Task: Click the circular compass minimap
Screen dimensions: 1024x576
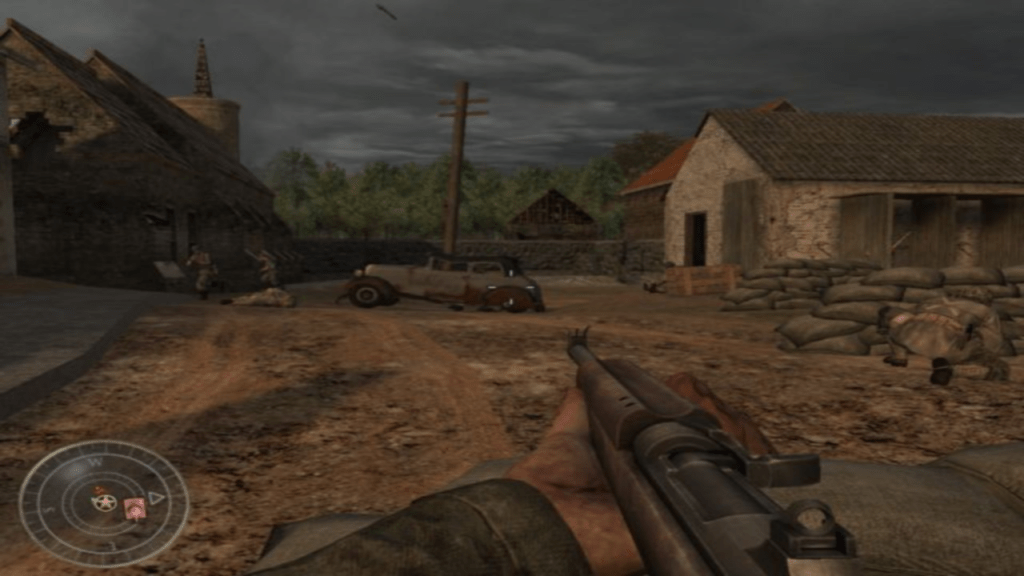Action: (104, 503)
